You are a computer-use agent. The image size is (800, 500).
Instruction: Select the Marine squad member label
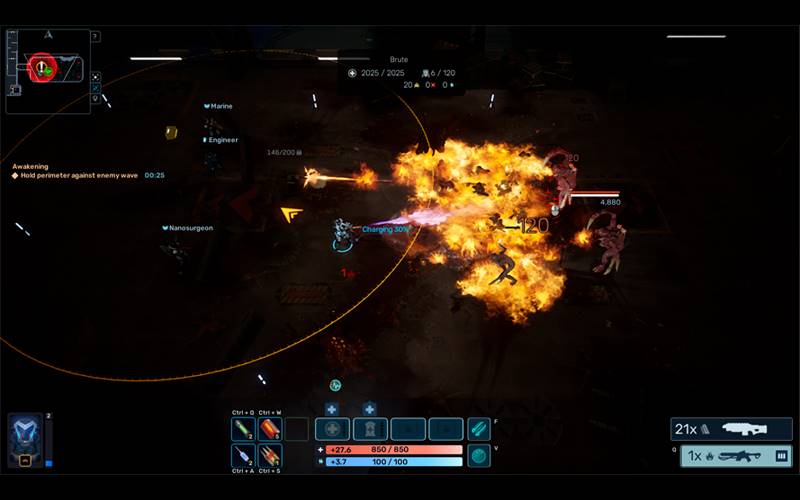221,106
